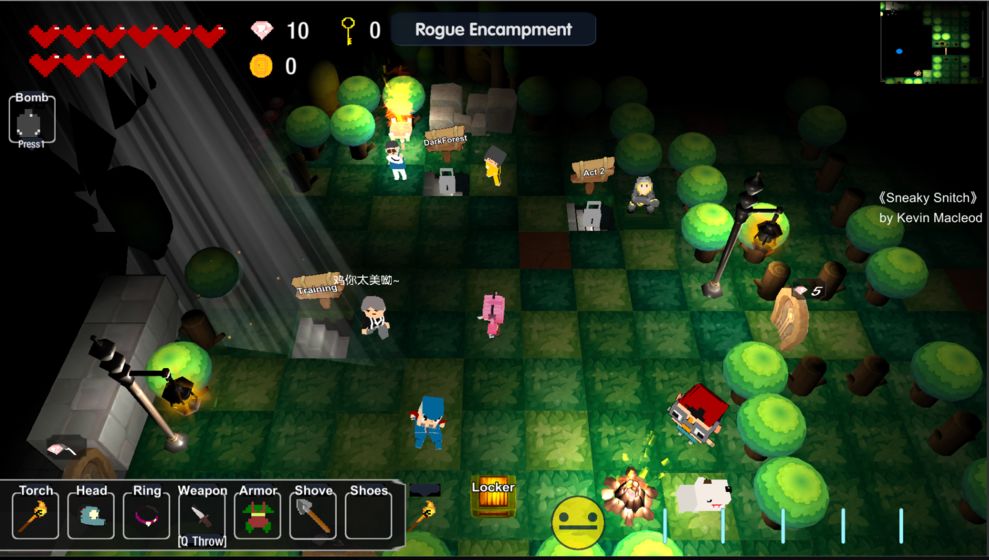This screenshot has height=560, width=989.
Task: Select the Weapon slot holding the dagger
Action: pyautogui.click(x=202, y=516)
